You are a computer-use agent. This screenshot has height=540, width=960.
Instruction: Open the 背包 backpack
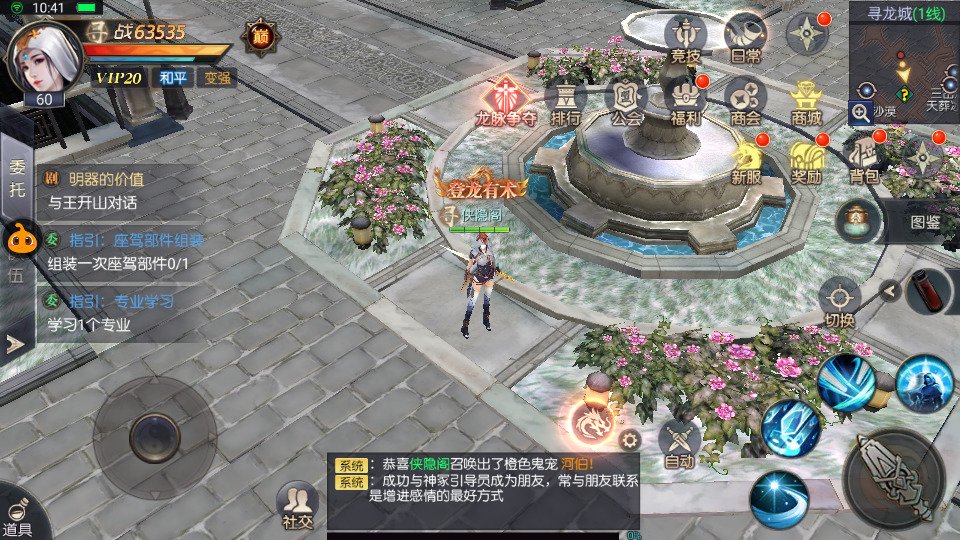point(865,162)
